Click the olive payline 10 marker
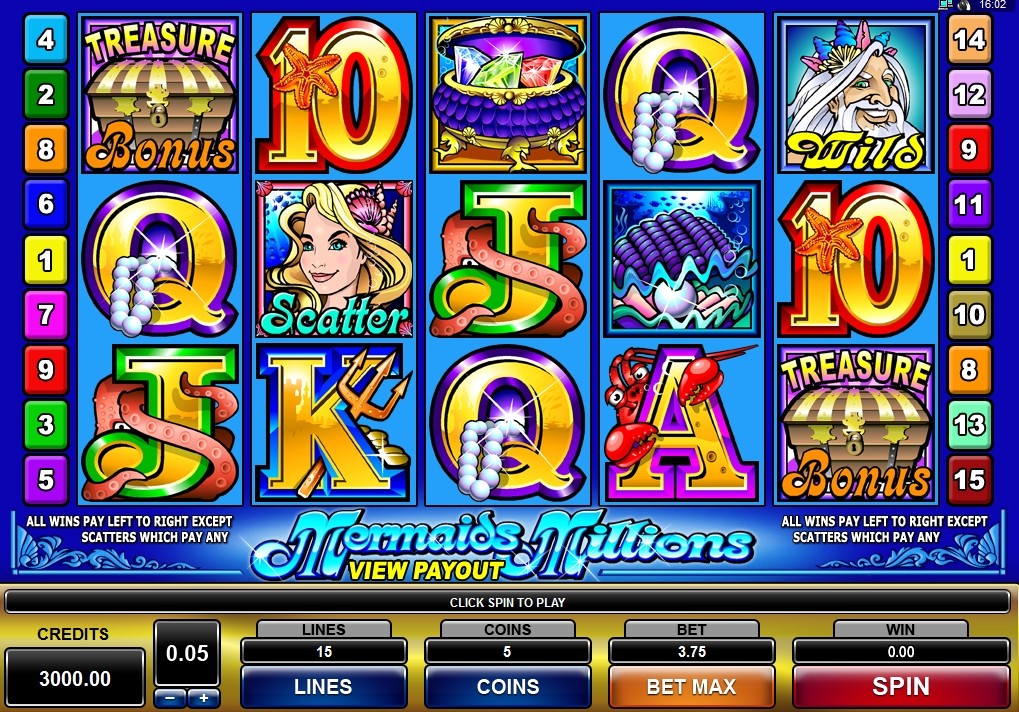The width and height of the screenshot is (1019, 712). (969, 315)
